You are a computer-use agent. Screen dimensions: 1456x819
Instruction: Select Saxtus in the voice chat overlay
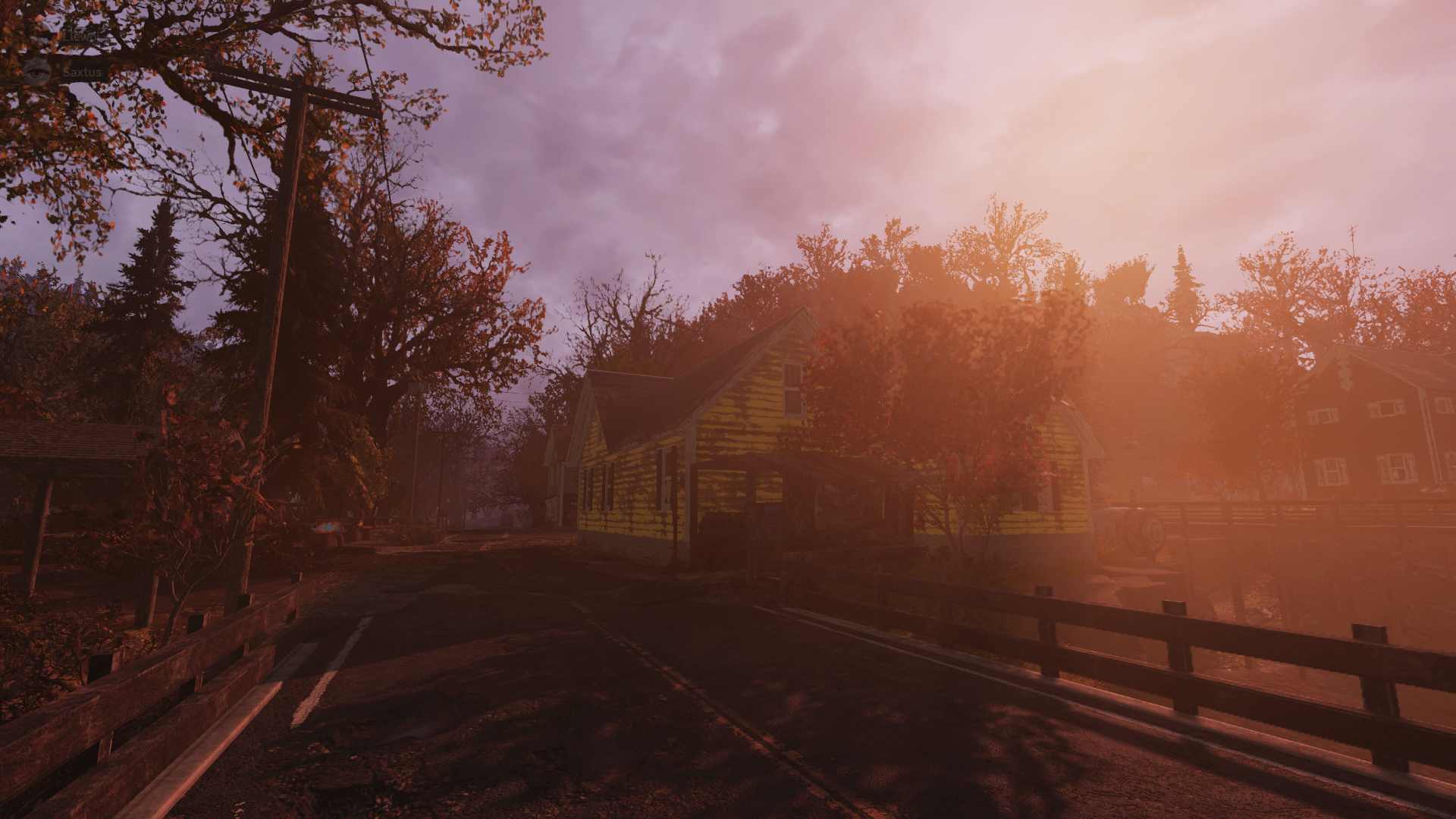tap(81, 73)
